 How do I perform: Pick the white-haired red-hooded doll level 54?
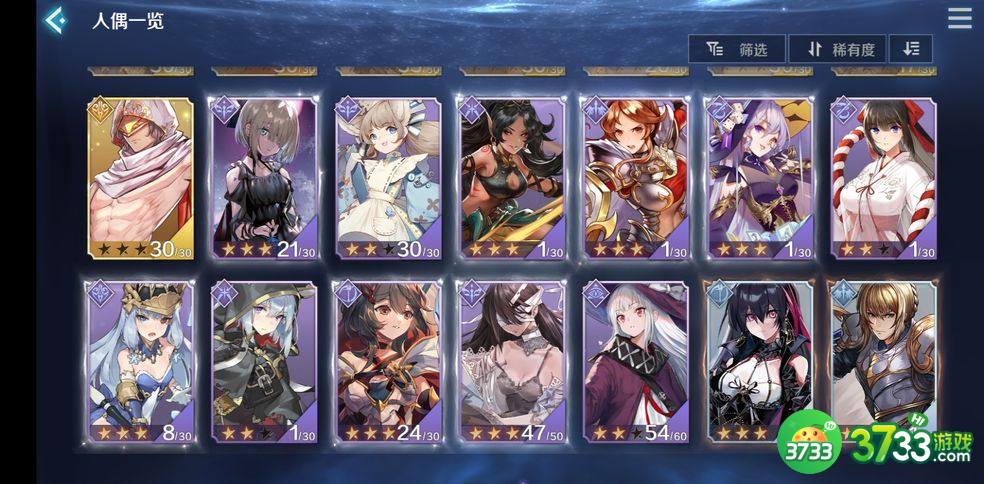tap(635, 362)
